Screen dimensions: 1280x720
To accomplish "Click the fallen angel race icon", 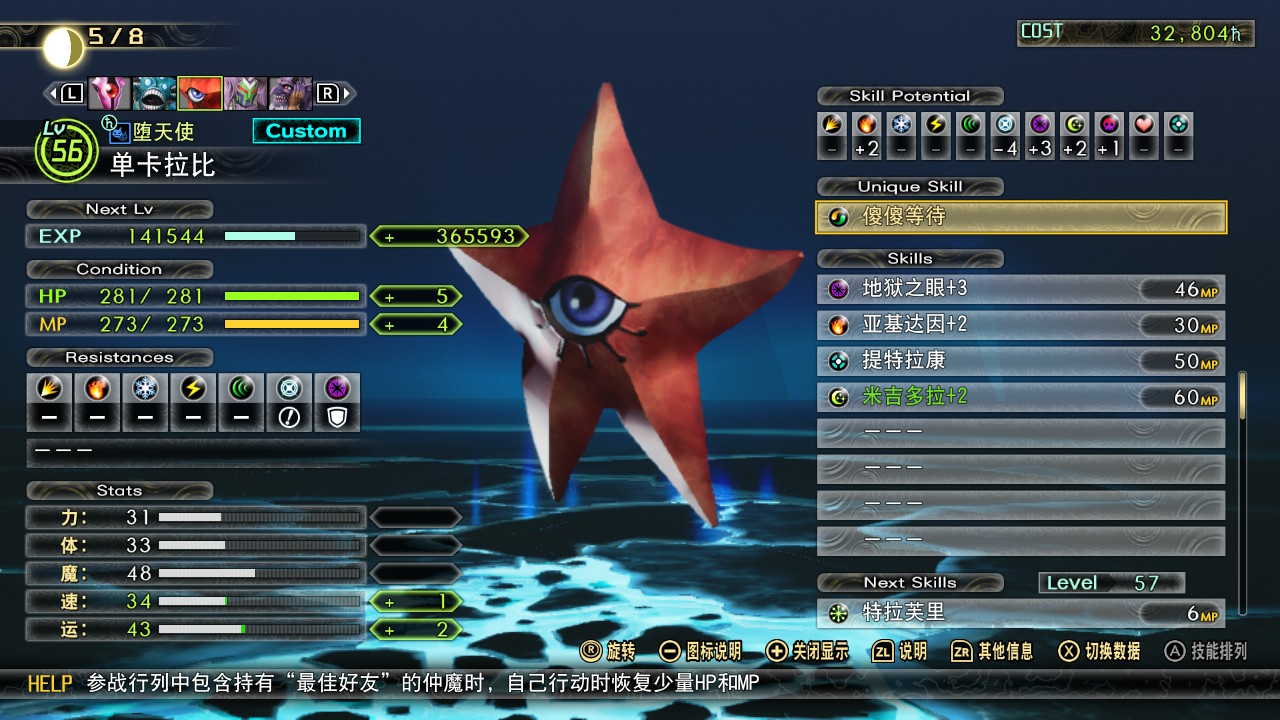I will point(120,131).
